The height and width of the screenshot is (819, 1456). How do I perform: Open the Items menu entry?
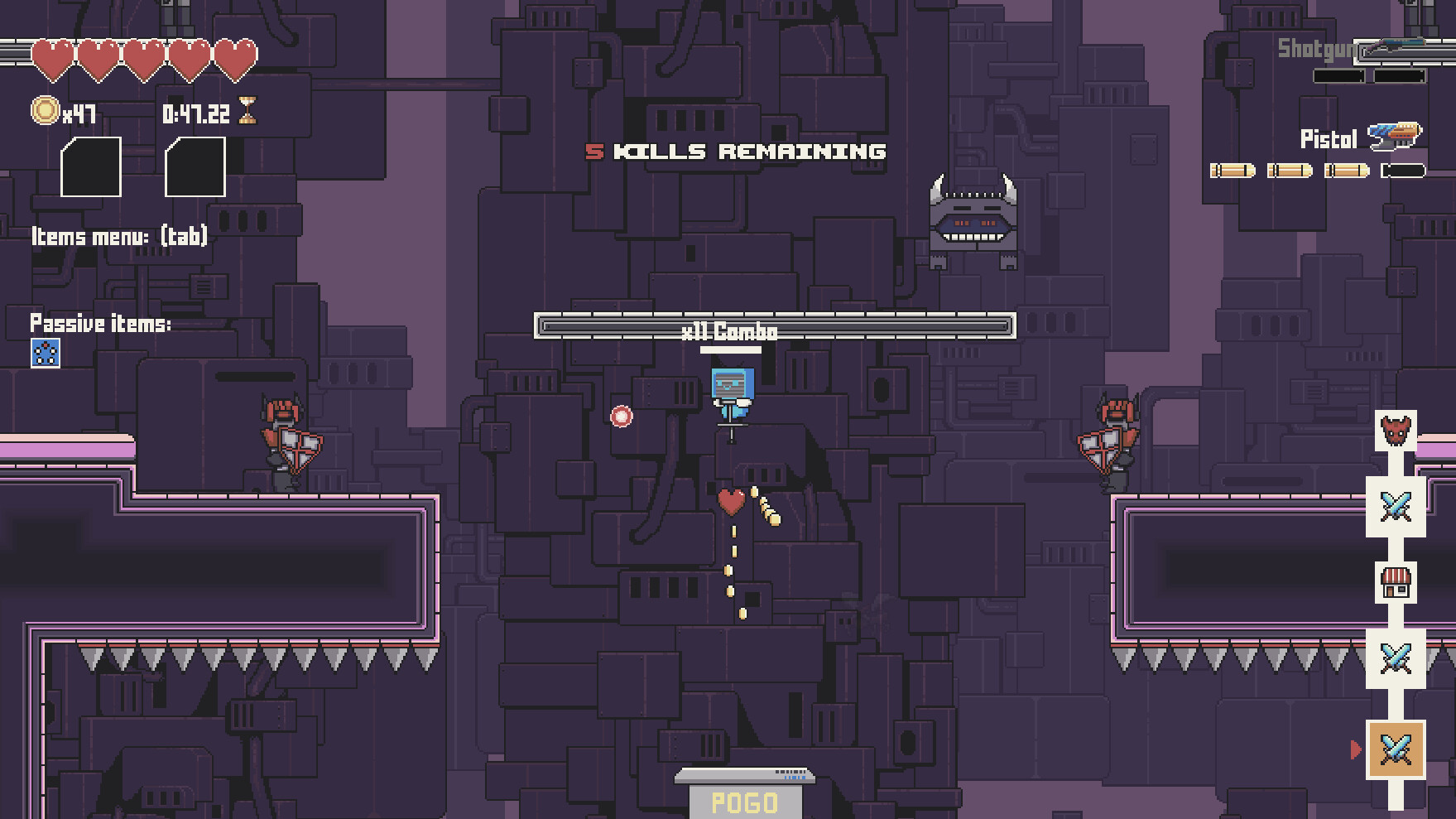pos(119,236)
